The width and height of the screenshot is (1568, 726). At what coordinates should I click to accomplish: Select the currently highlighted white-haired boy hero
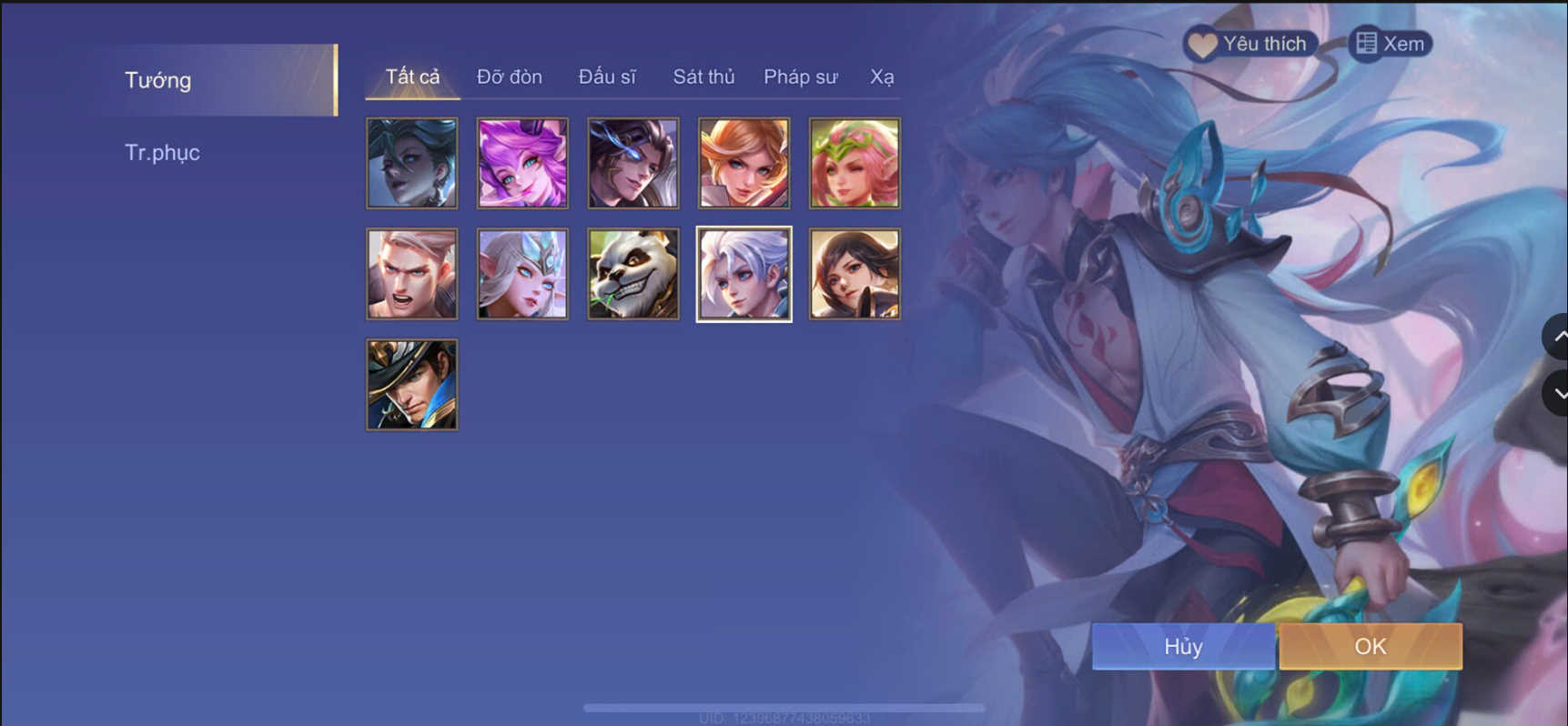tap(744, 273)
